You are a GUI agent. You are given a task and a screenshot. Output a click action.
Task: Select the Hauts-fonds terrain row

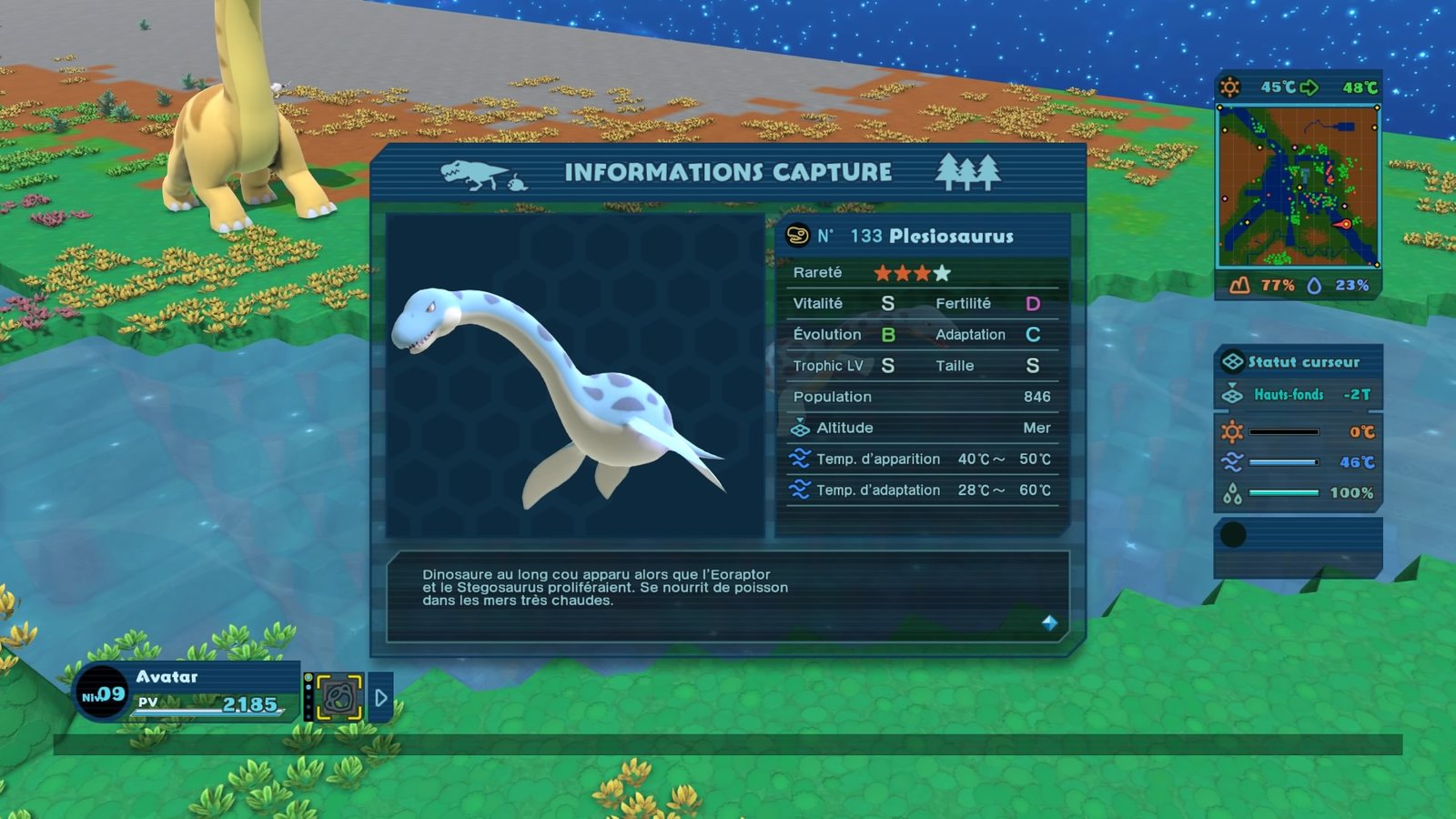[x=1299, y=394]
